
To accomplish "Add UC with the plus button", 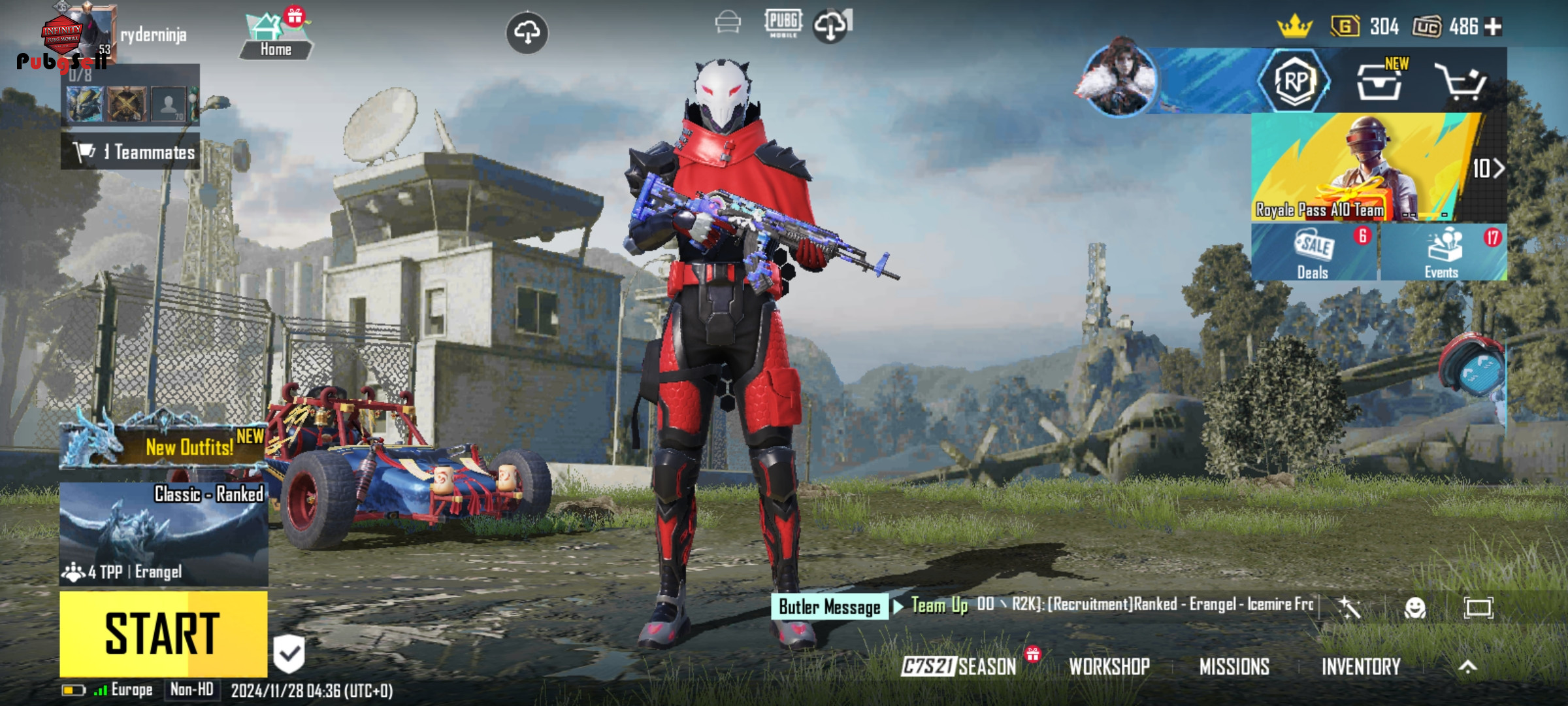I will pyautogui.click(x=1494, y=27).
